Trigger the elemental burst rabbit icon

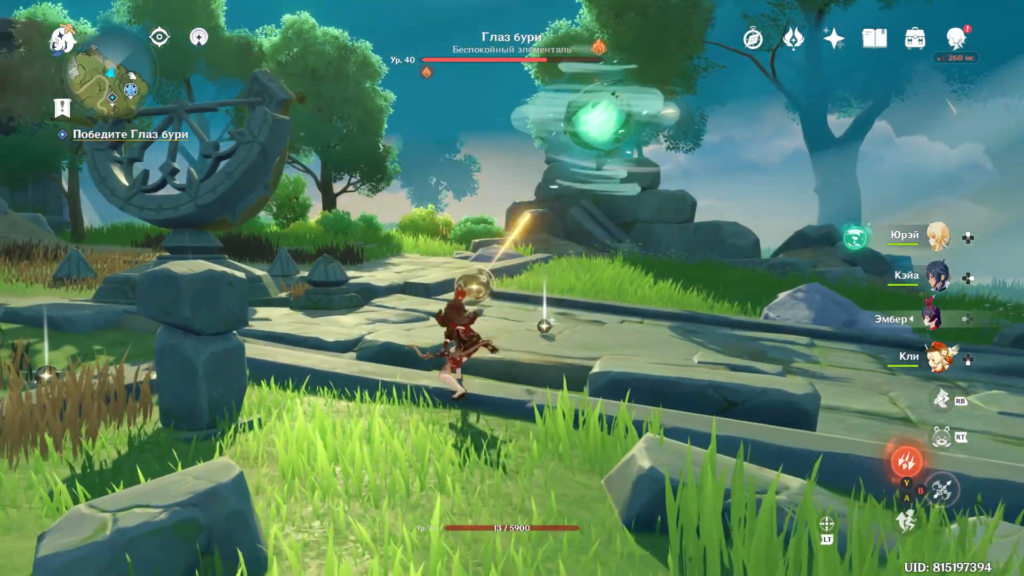tap(940, 436)
